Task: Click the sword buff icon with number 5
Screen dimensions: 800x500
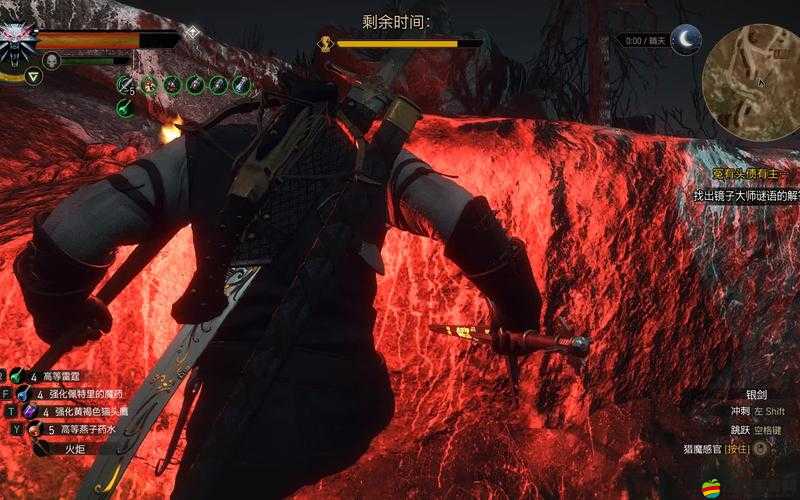Action: (125, 85)
